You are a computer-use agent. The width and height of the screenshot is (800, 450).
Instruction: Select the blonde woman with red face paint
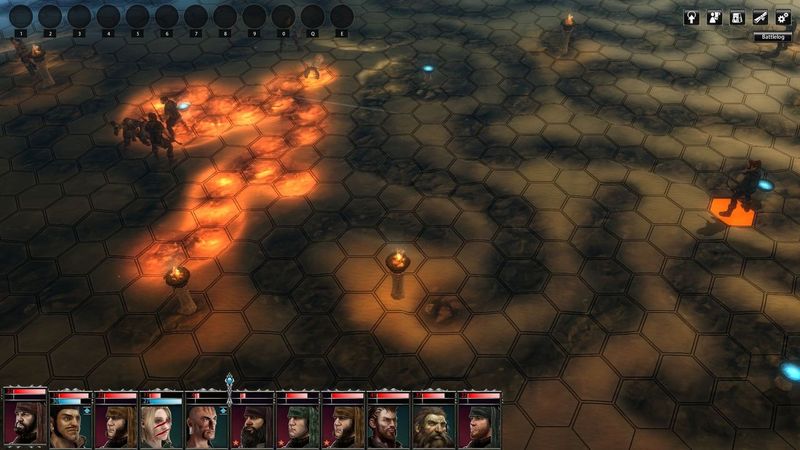click(x=162, y=424)
